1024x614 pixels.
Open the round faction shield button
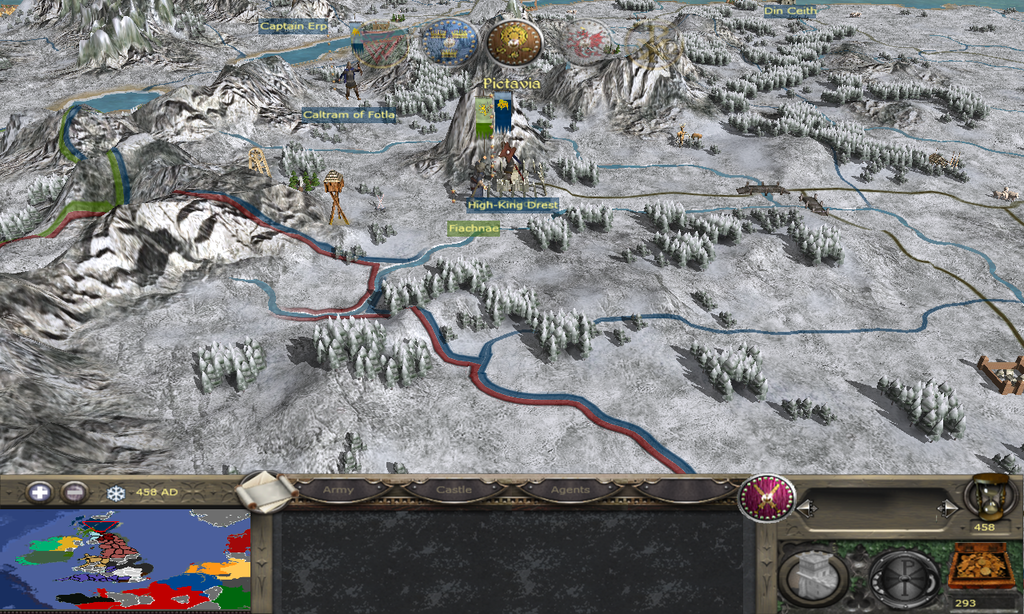[767, 497]
